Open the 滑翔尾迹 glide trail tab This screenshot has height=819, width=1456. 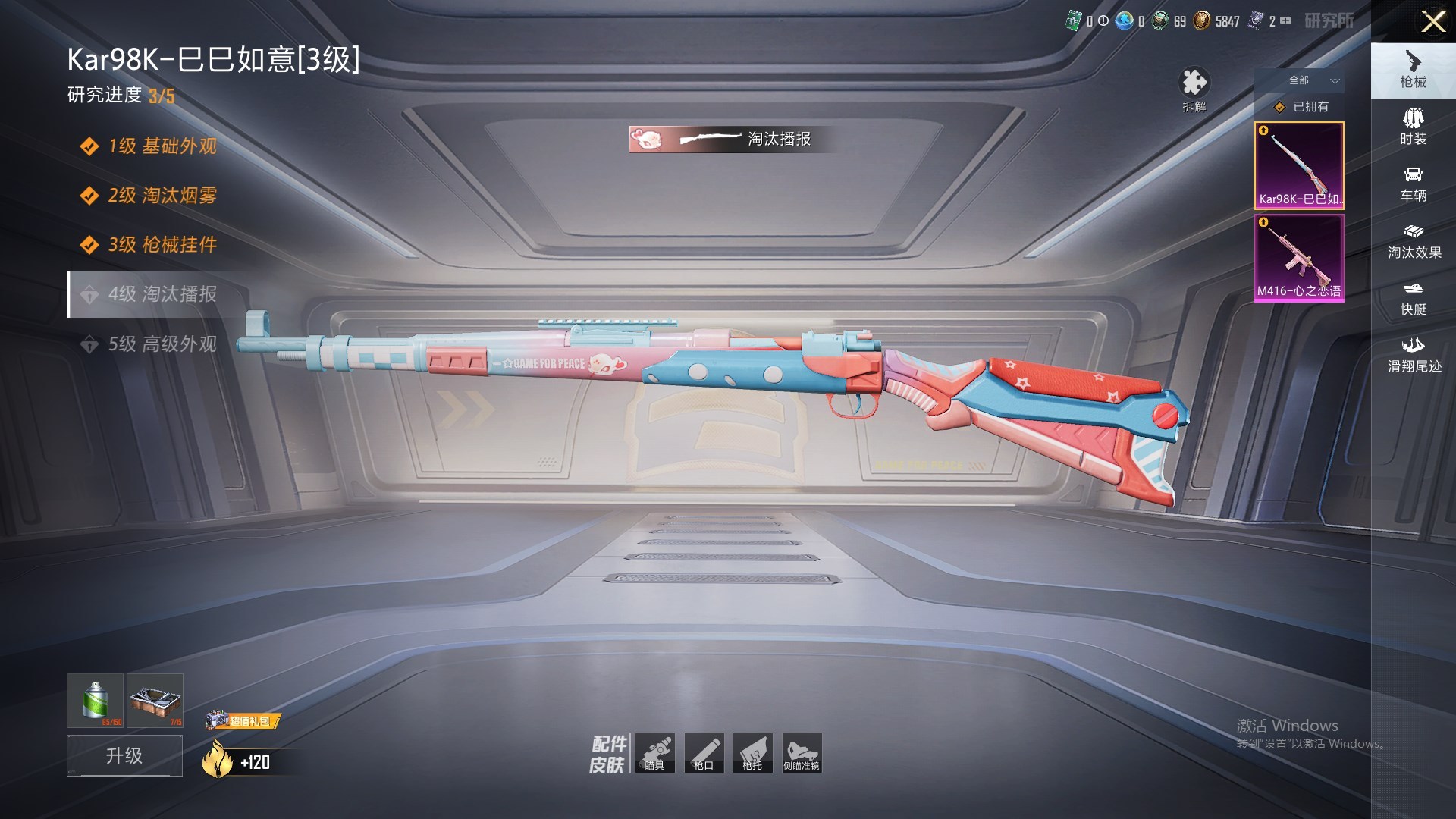[1413, 355]
